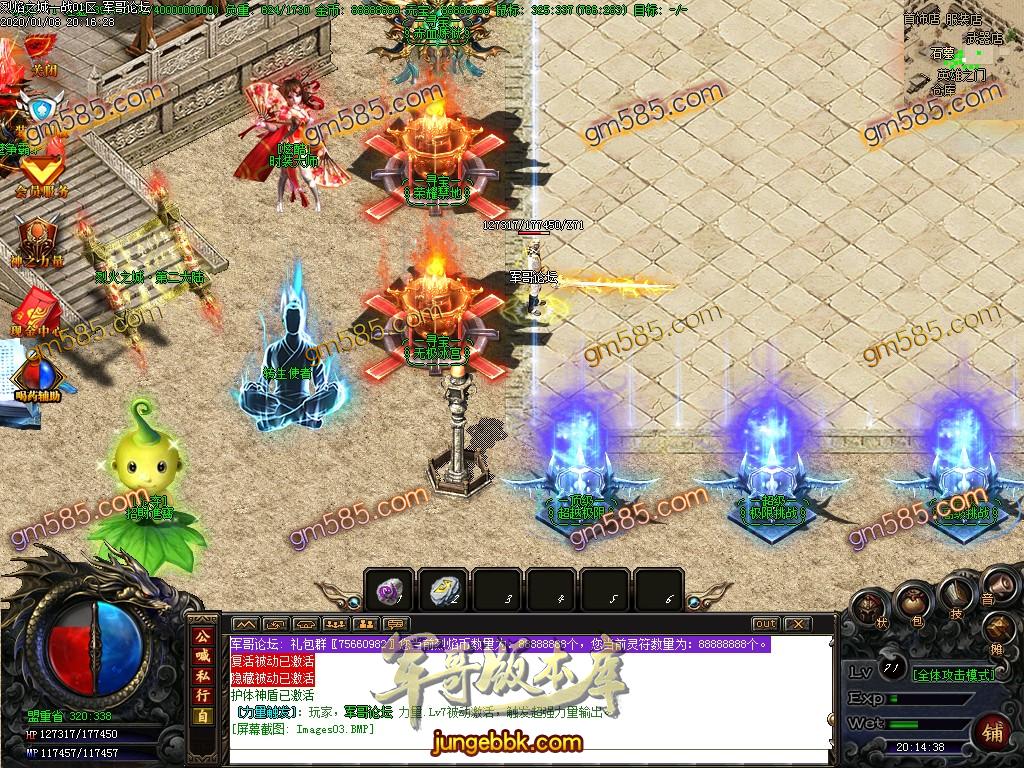
Task: Open the 铺 shop button
Action: [992, 730]
